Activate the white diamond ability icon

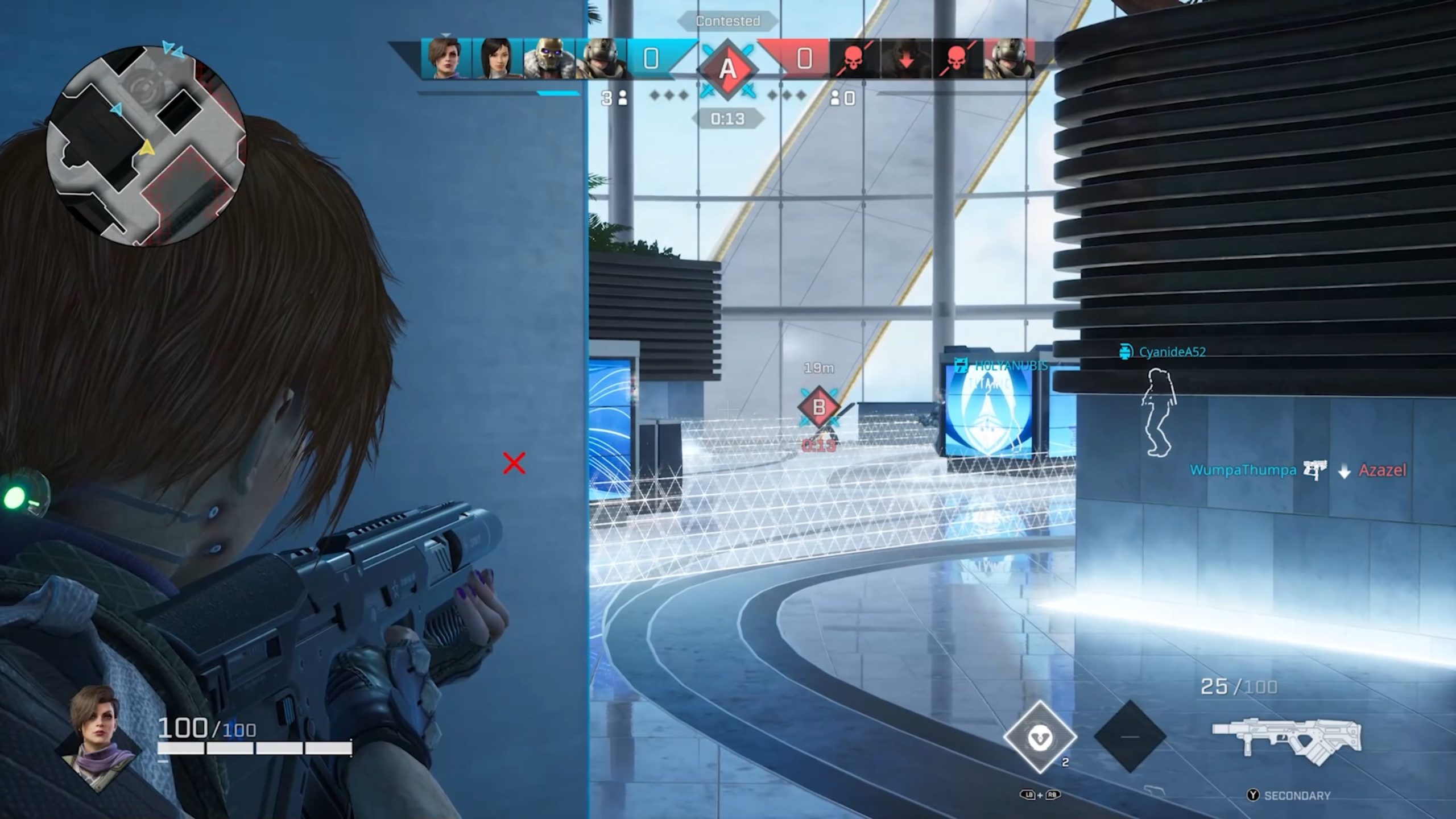click(1040, 737)
